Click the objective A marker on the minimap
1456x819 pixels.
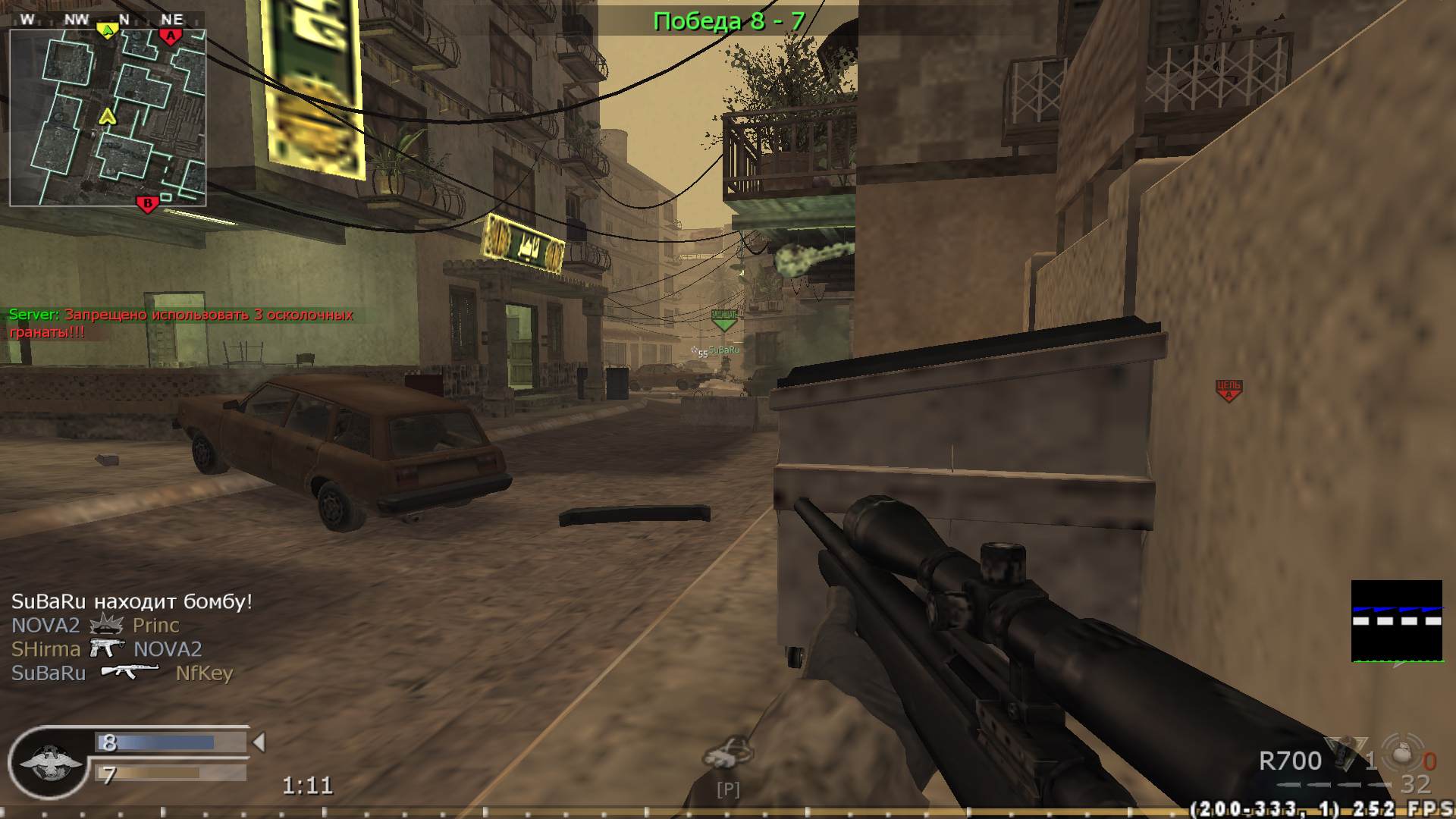pyautogui.click(x=171, y=35)
